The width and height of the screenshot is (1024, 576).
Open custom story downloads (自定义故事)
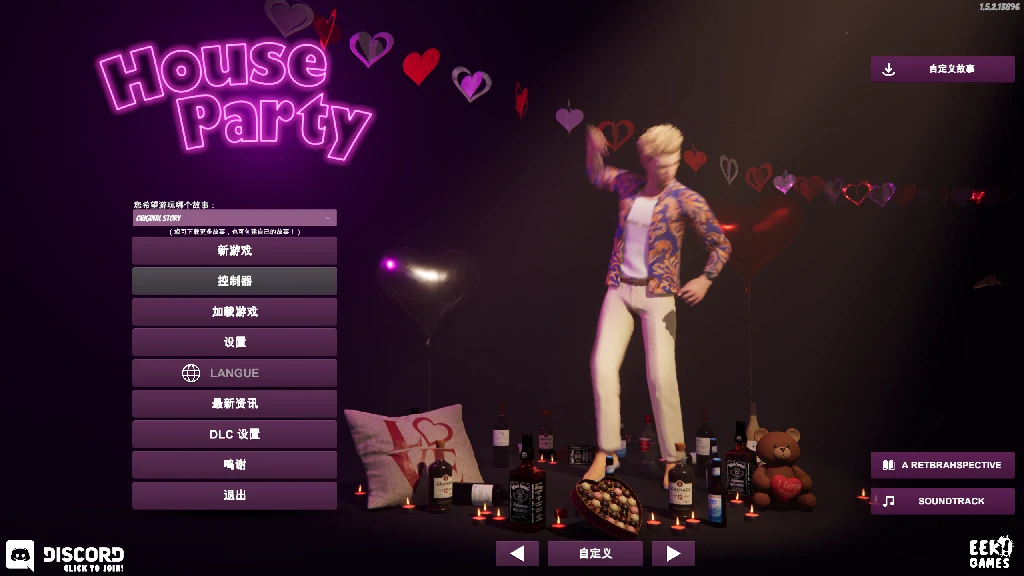(942, 69)
